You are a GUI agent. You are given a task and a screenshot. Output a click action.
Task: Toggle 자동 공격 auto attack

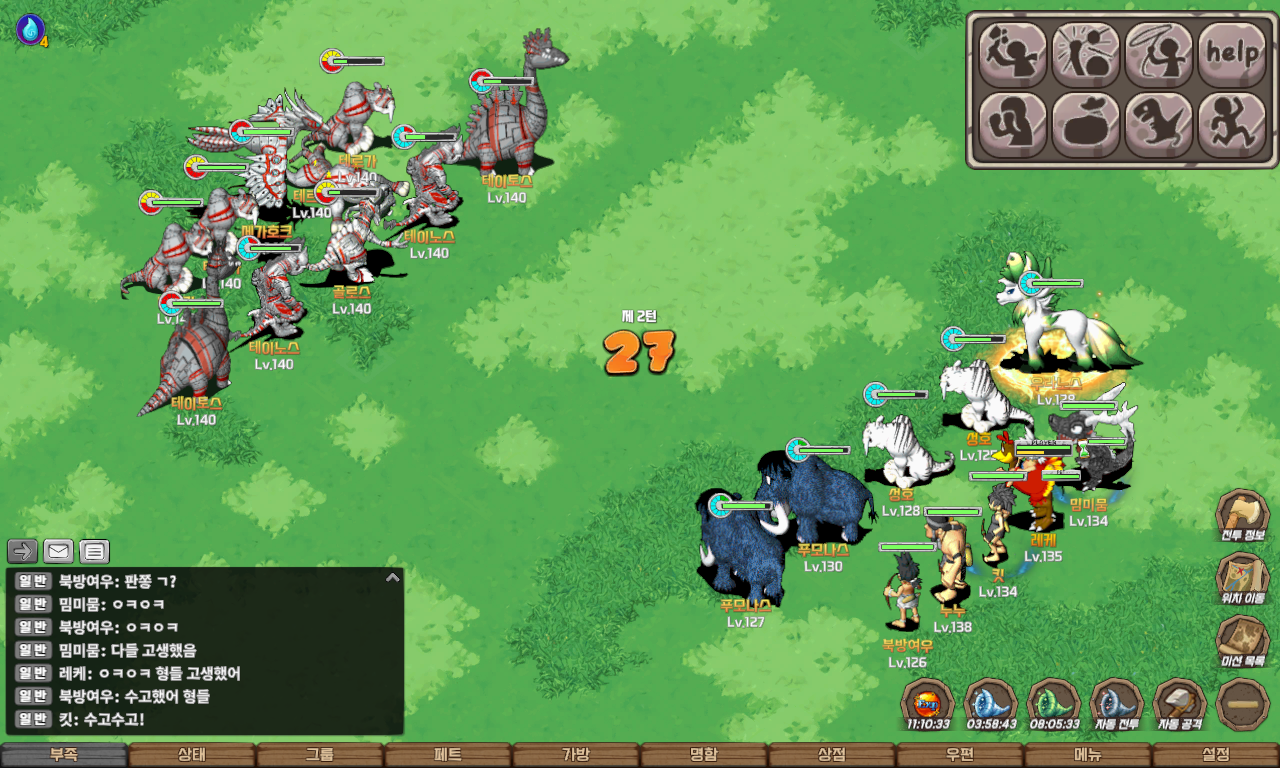click(x=1180, y=705)
